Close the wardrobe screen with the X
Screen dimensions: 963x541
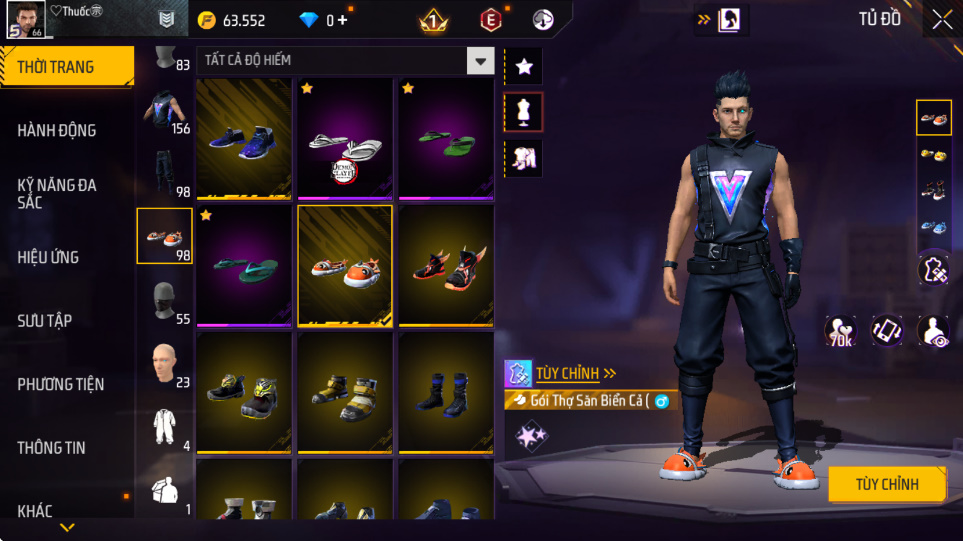tap(941, 19)
